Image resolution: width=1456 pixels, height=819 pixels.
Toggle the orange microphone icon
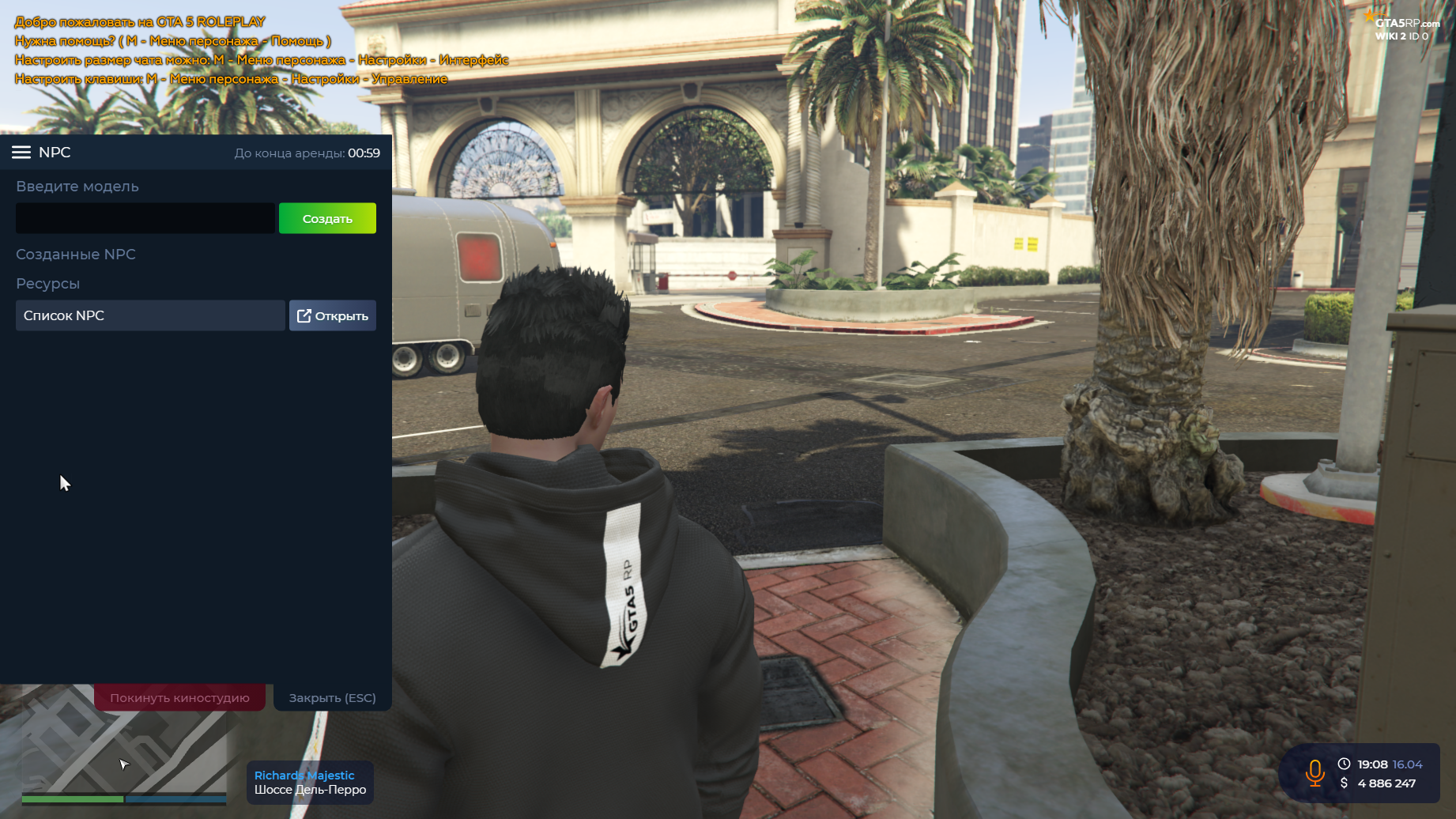point(1315,772)
